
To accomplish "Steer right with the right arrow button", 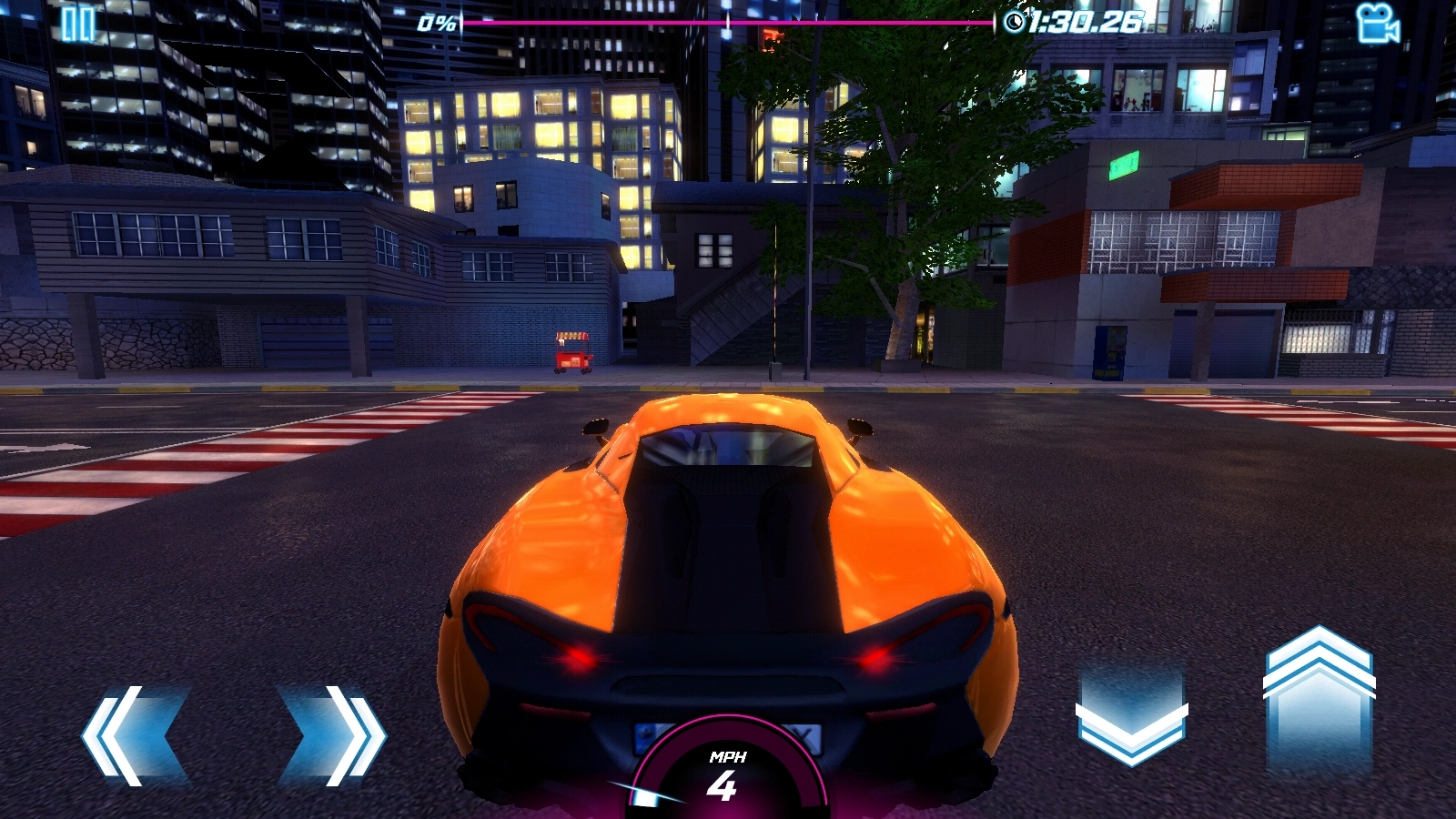I will (x=335, y=735).
